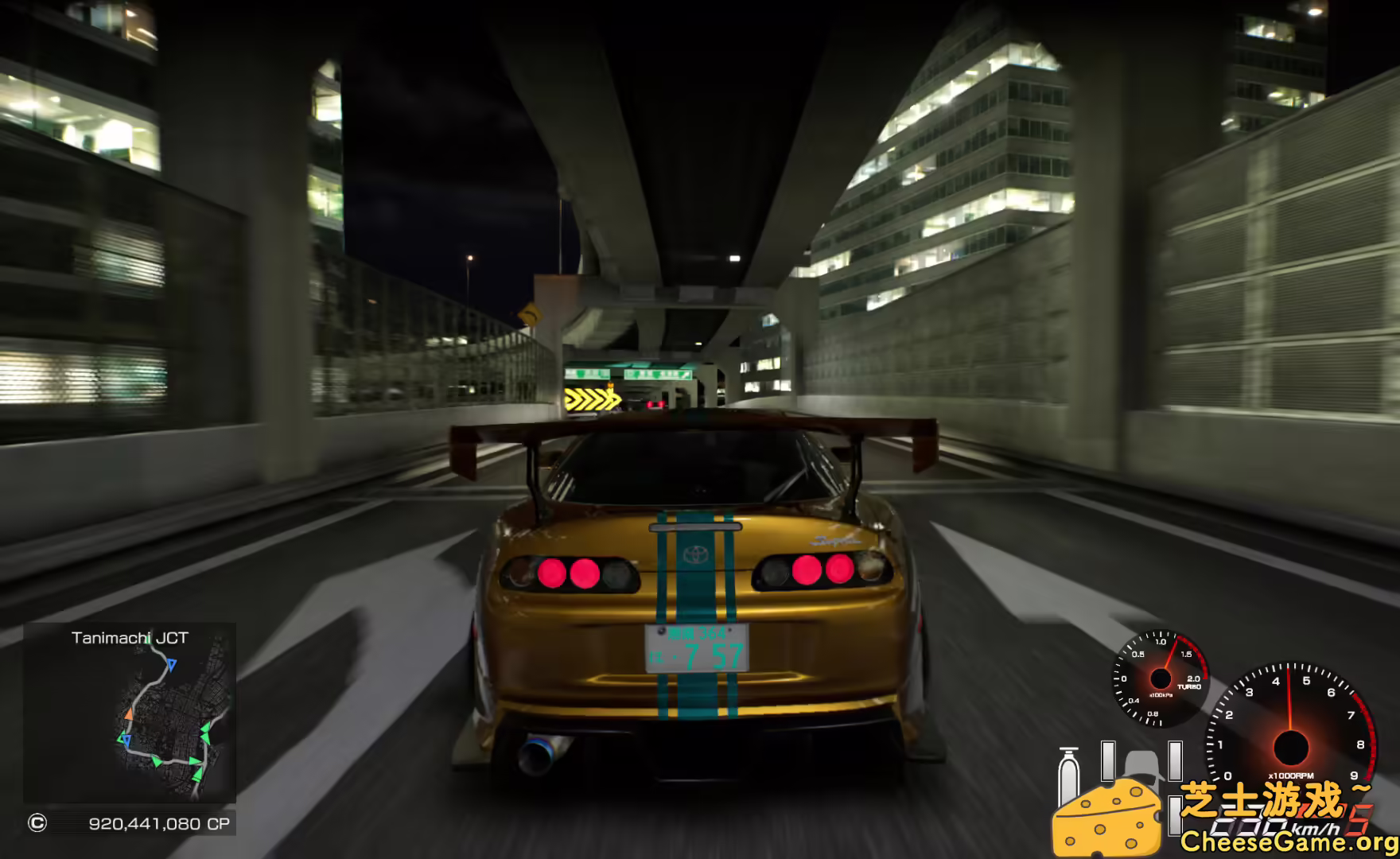Select the blue player arrow on minimap
1400x859 pixels.
point(171,664)
